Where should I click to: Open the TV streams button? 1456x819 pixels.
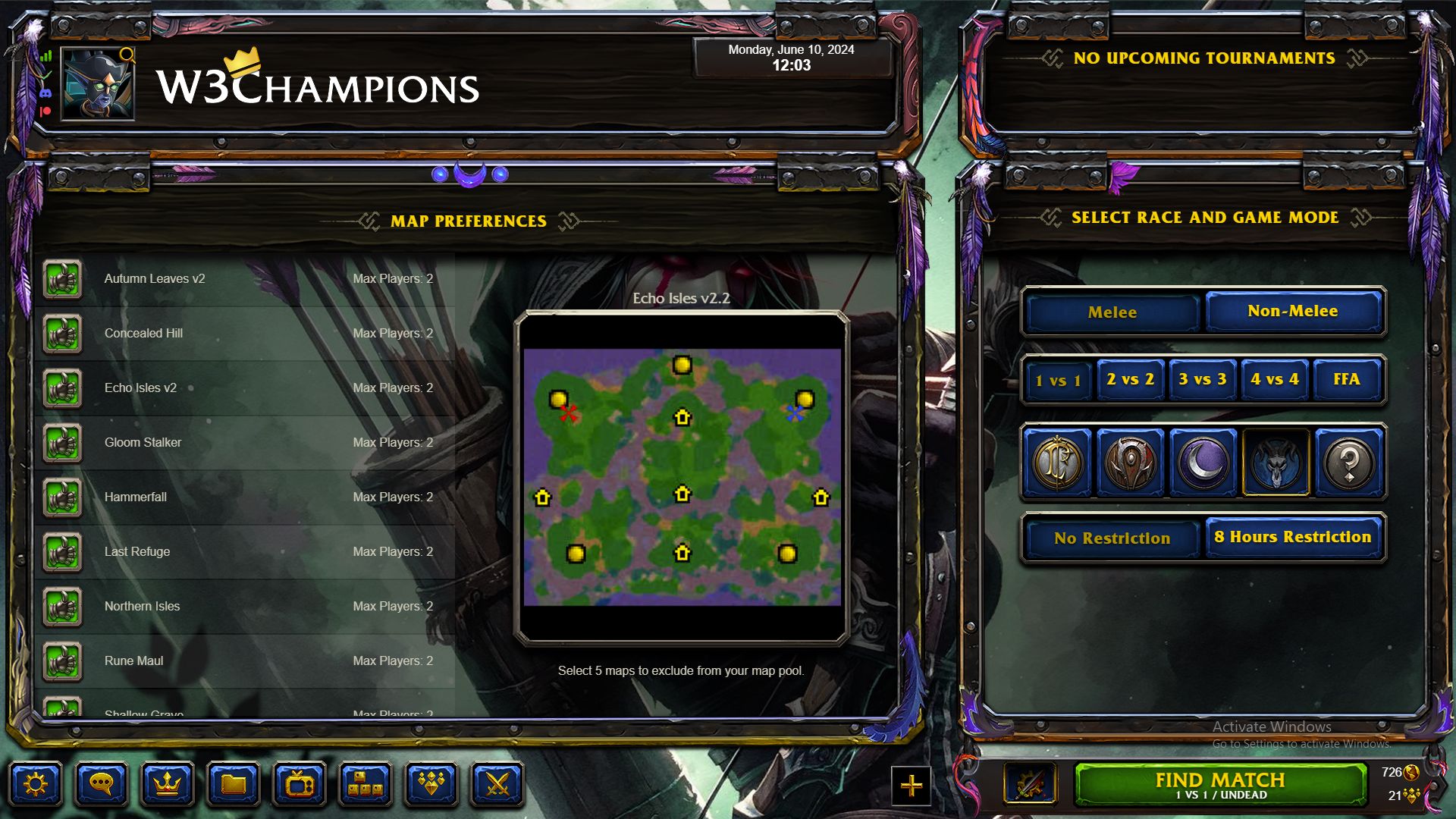click(x=299, y=784)
